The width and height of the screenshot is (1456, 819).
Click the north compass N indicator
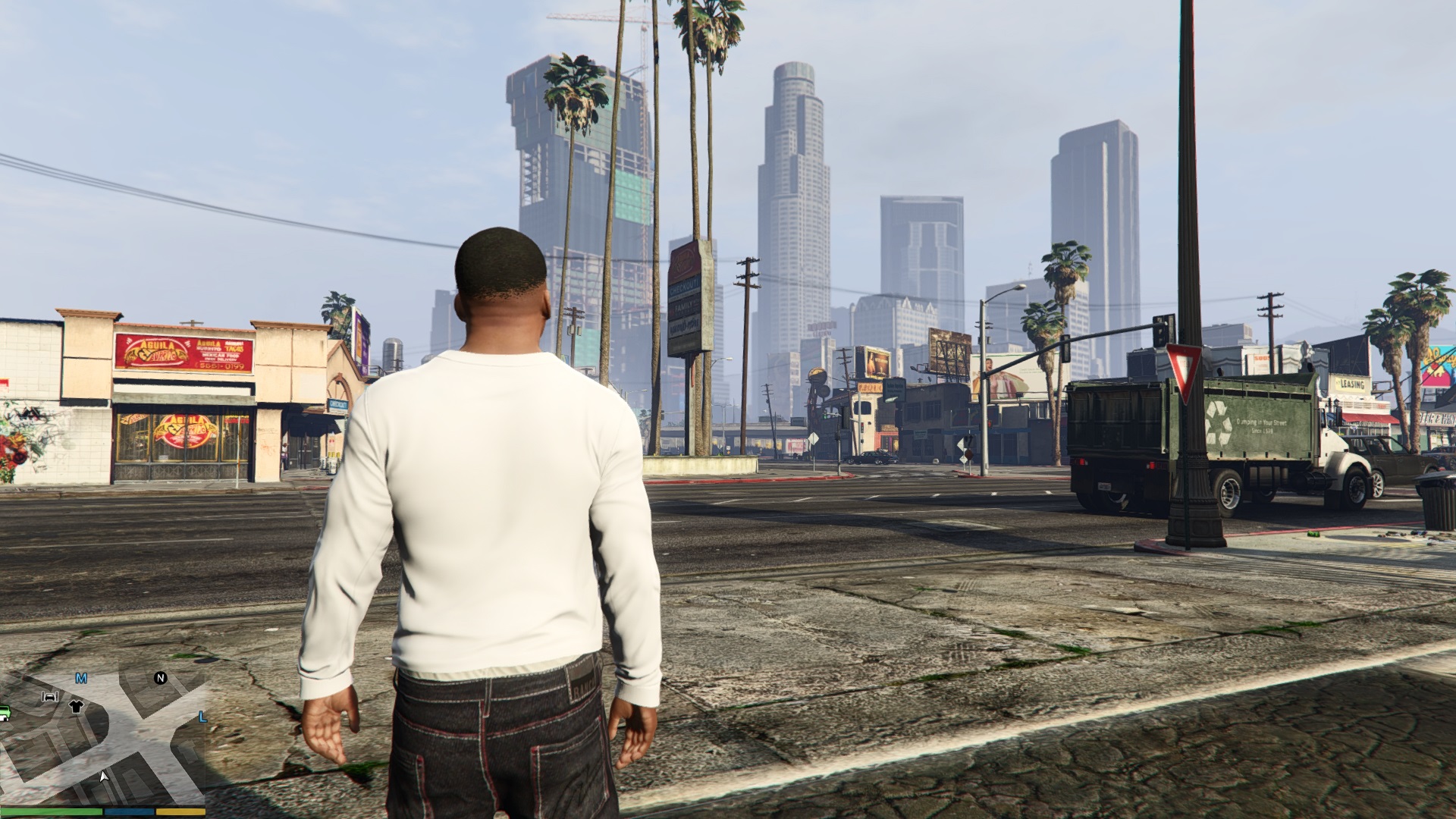tap(160, 678)
